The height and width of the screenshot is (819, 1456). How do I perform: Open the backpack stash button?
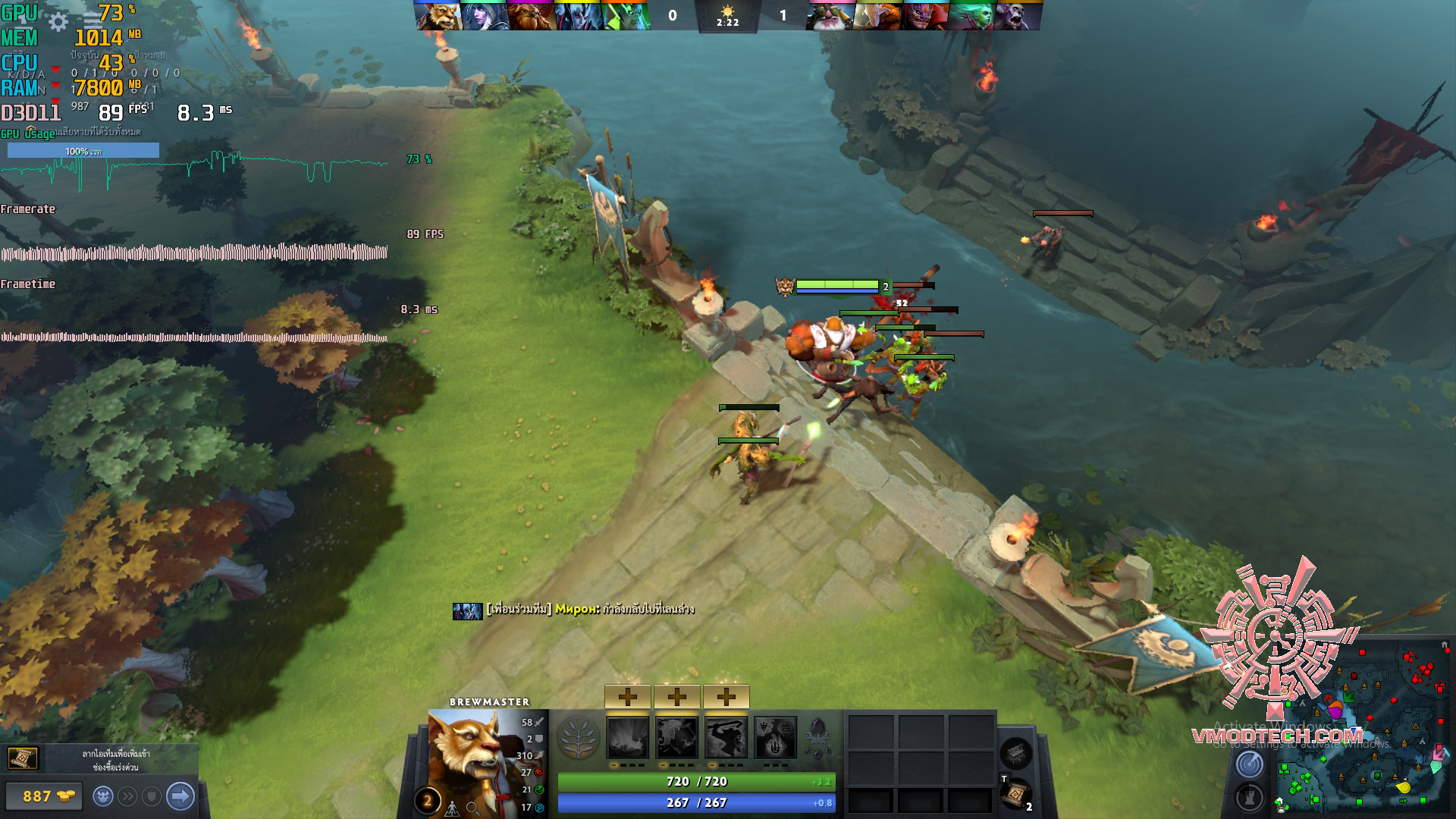1015,752
